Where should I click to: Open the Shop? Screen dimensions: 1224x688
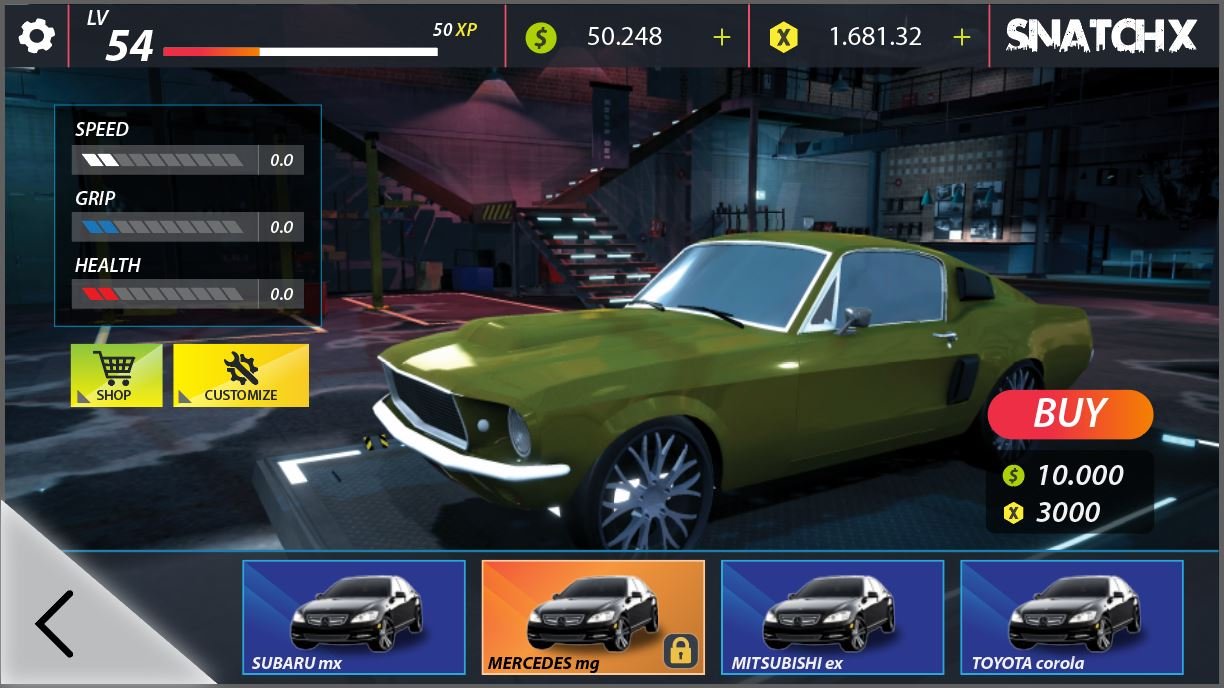(x=115, y=375)
